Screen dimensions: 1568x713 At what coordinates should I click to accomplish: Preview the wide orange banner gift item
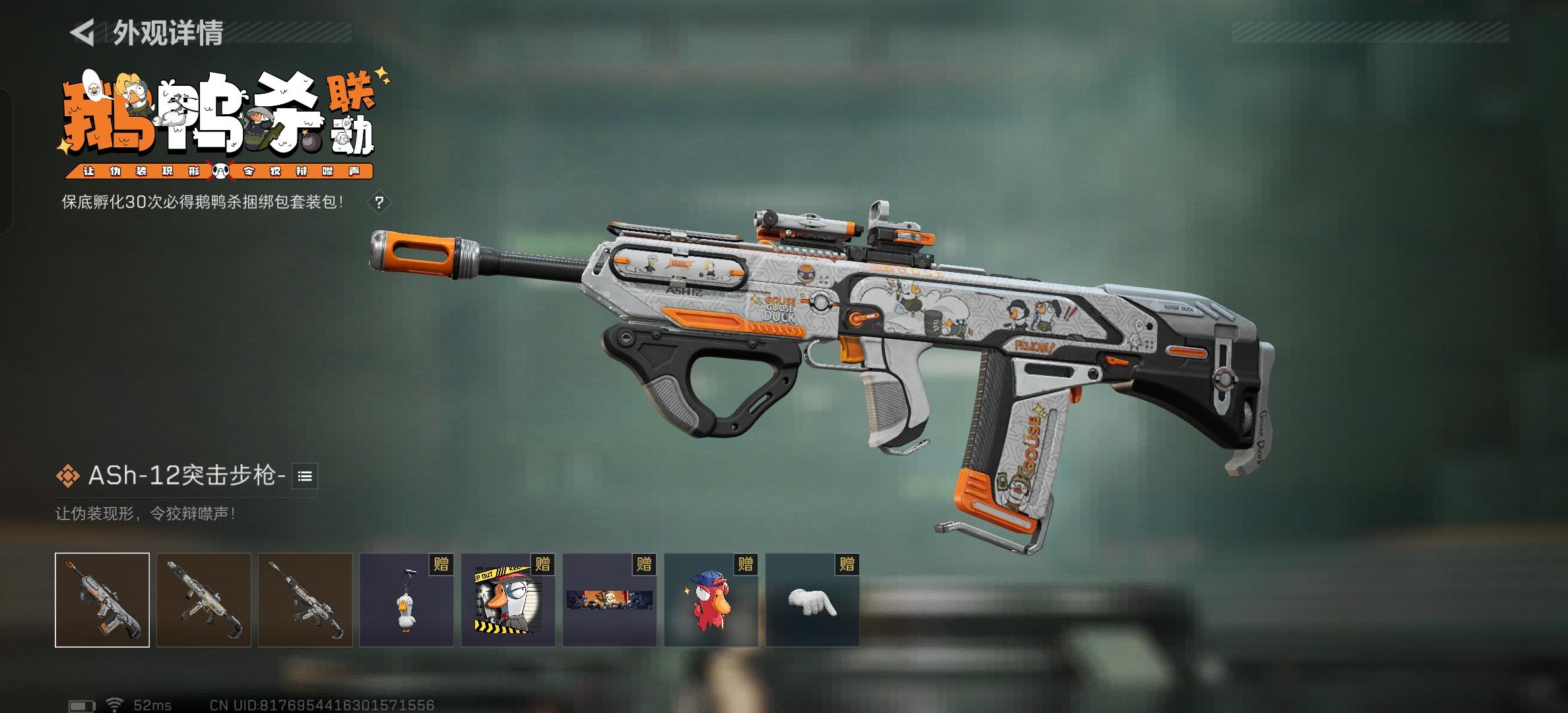click(x=609, y=600)
